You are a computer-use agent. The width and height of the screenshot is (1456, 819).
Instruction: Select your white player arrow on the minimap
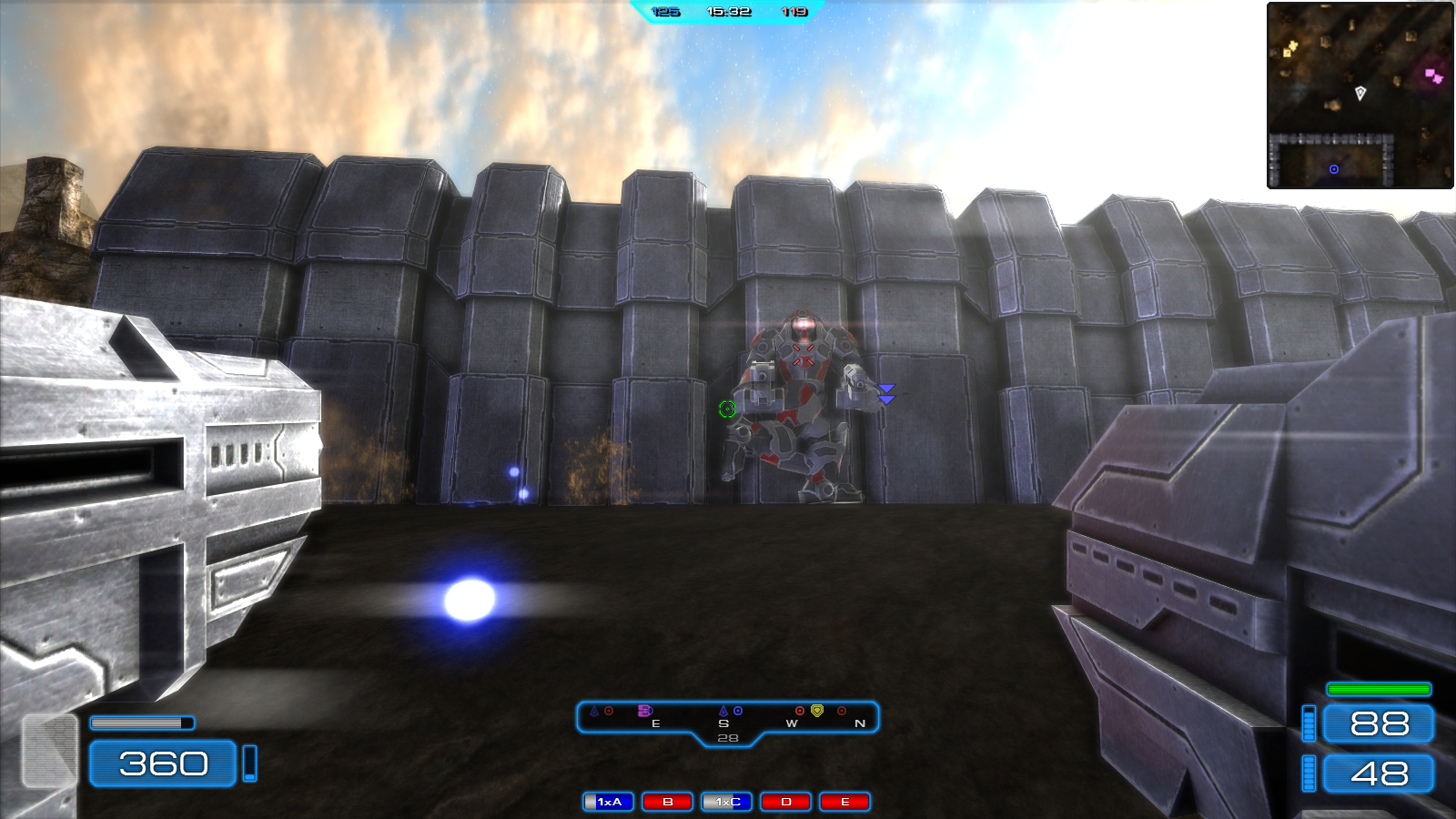click(x=1360, y=92)
